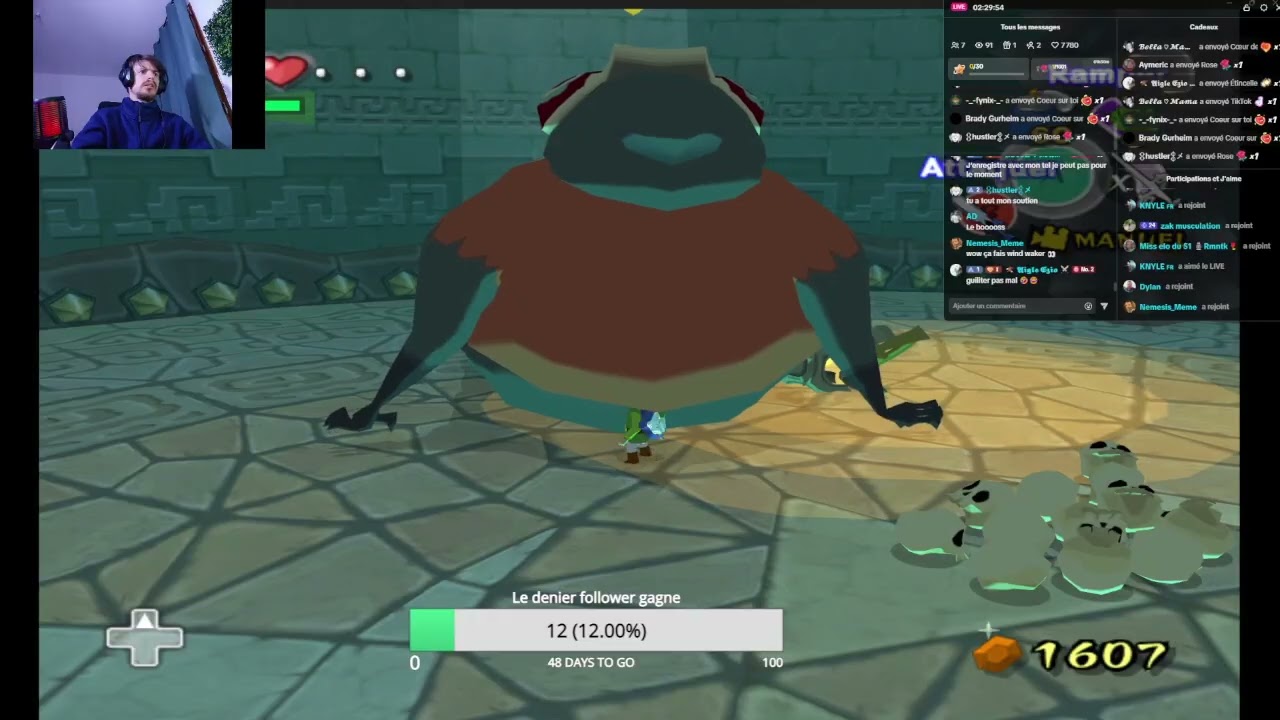This screenshot has height=720, width=1280.
Task: Click the follower goal progress bar at 12%
Action: [x=596, y=630]
